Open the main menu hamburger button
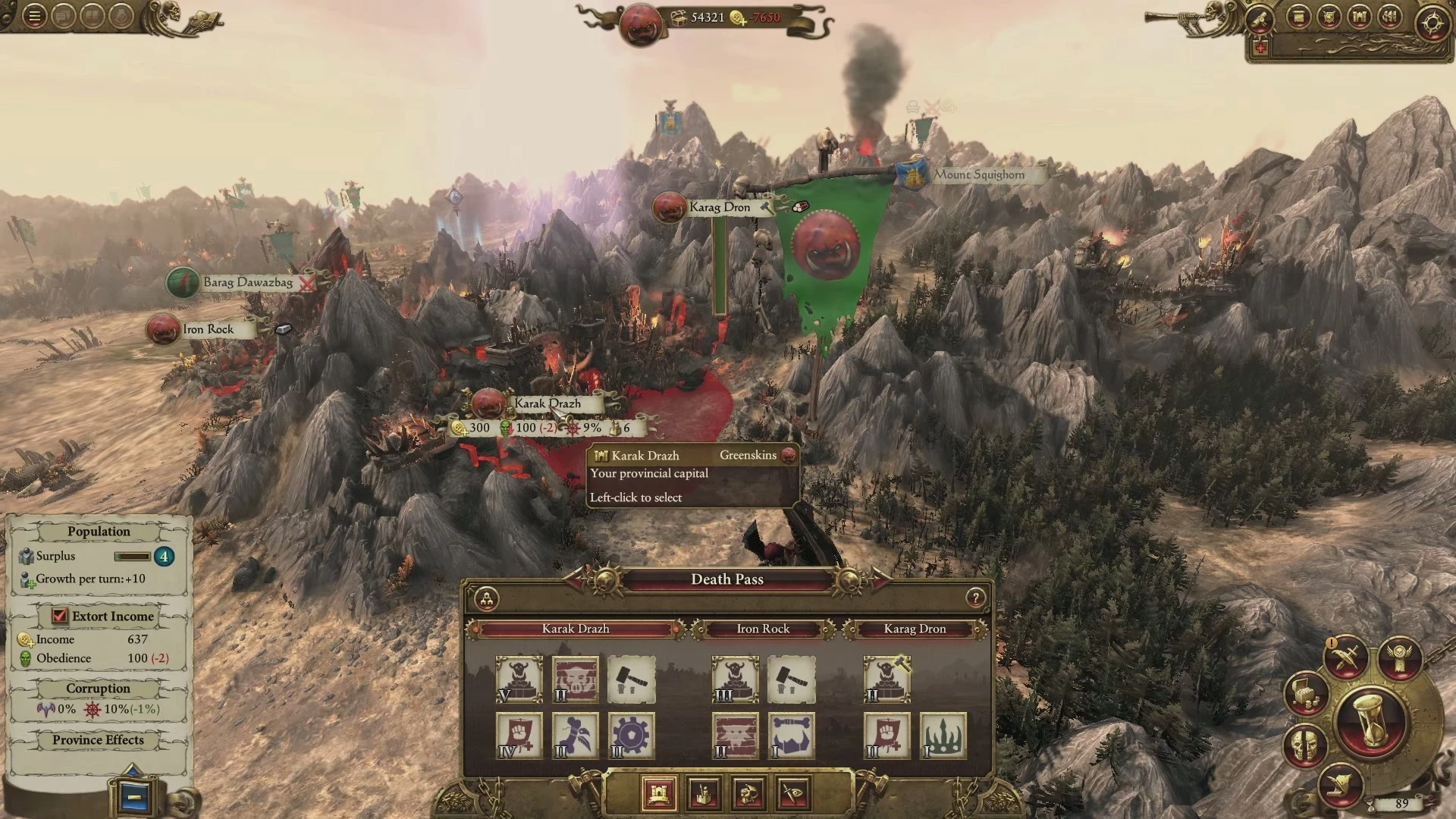The width and height of the screenshot is (1456, 819). 34,17
